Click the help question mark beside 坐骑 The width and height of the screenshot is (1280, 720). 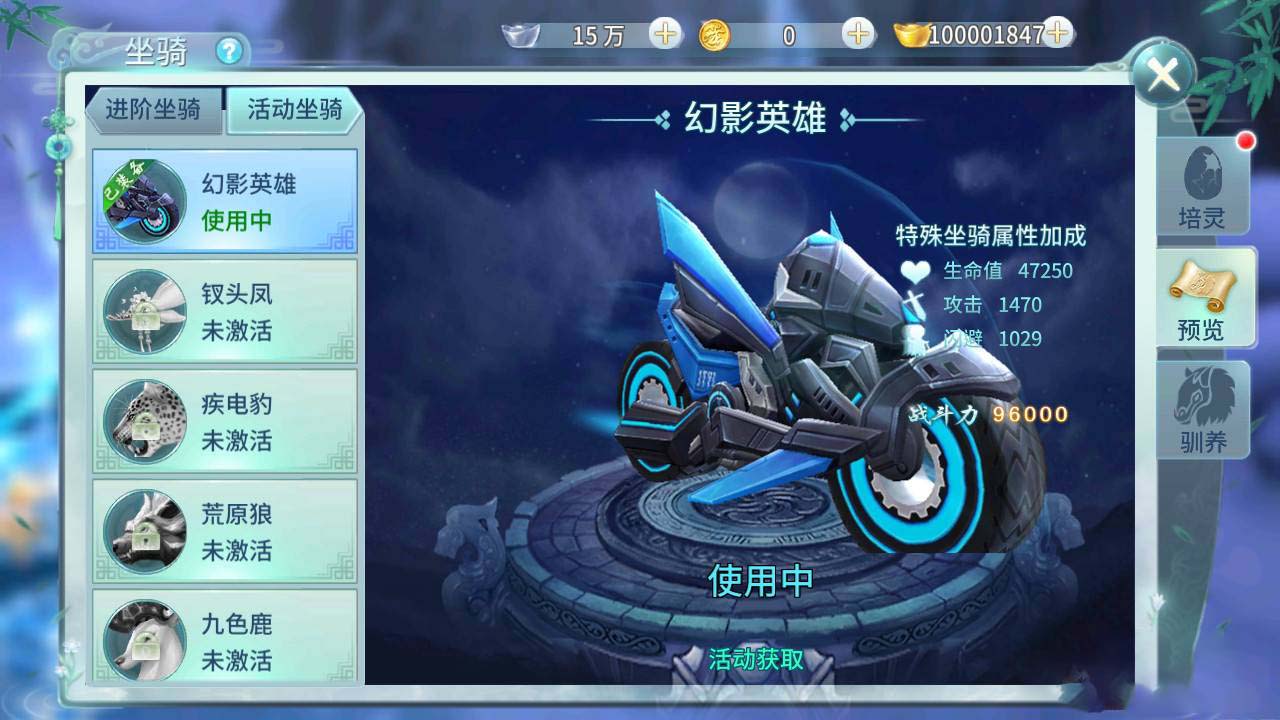pyautogui.click(x=231, y=50)
